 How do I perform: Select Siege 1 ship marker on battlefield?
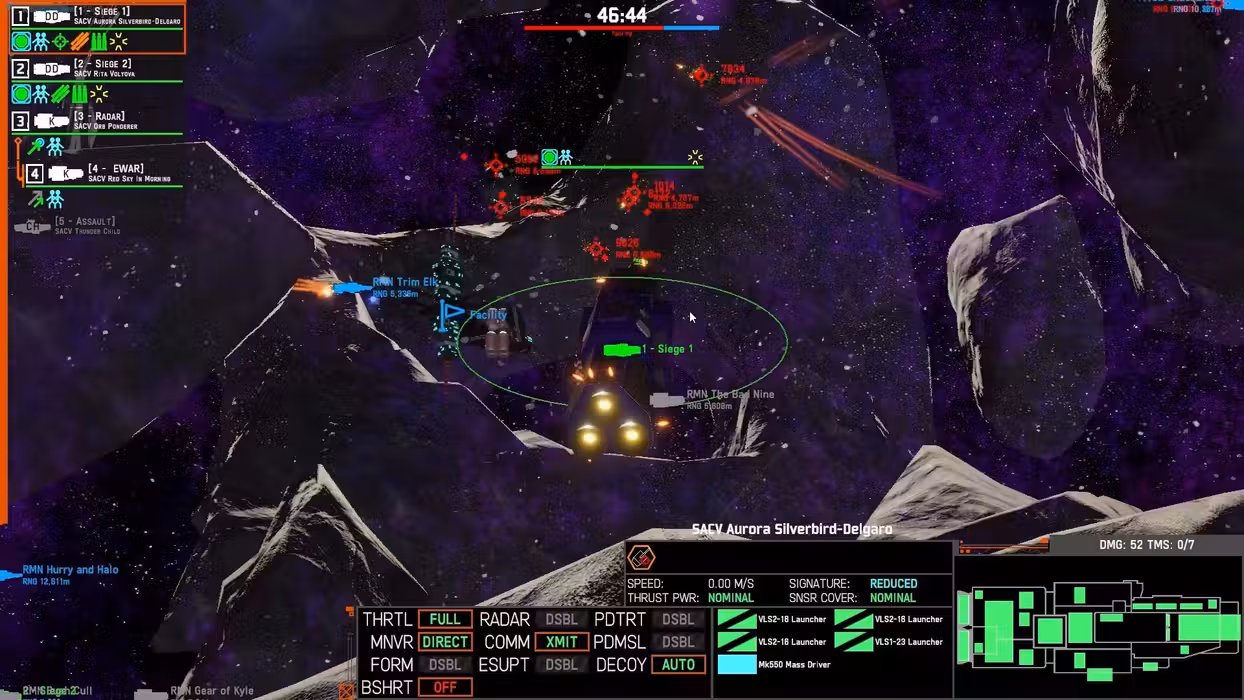[622, 349]
